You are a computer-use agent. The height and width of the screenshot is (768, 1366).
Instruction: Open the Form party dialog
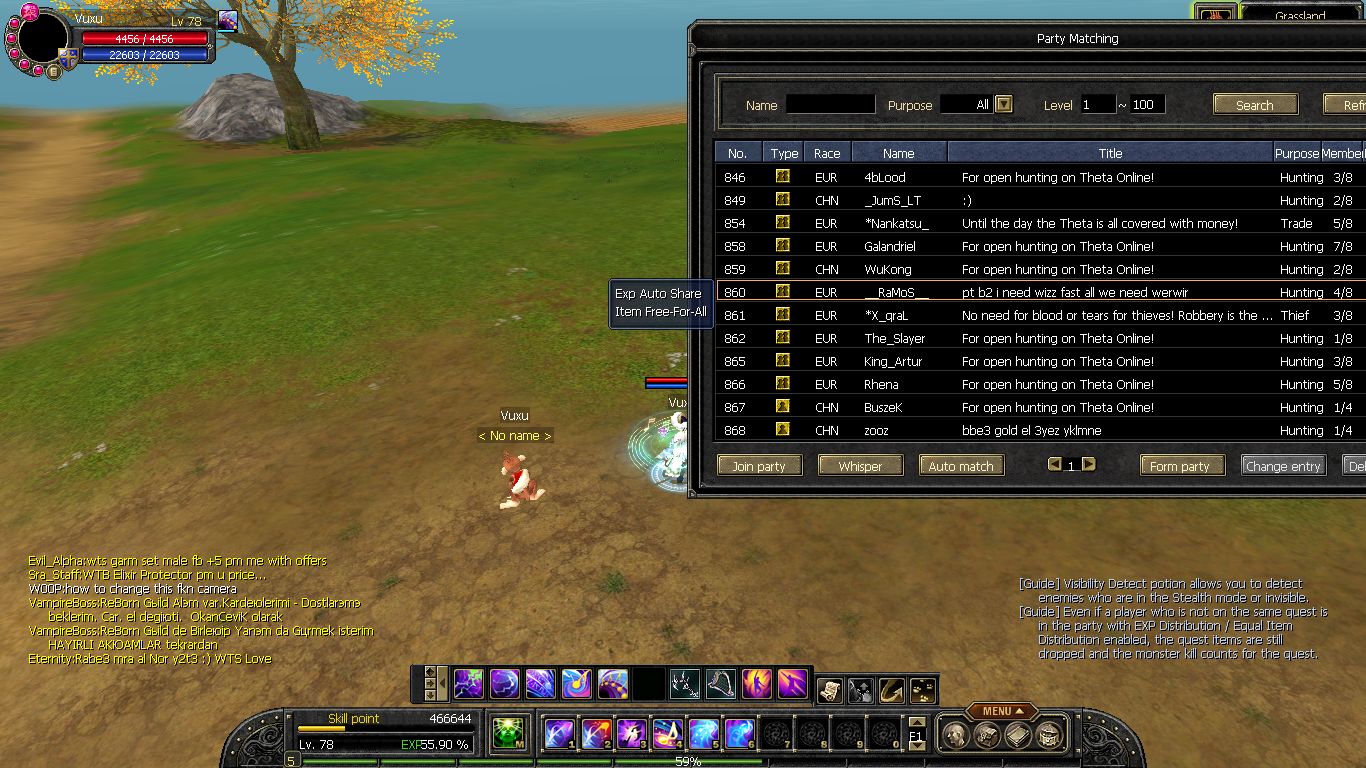coord(1180,466)
